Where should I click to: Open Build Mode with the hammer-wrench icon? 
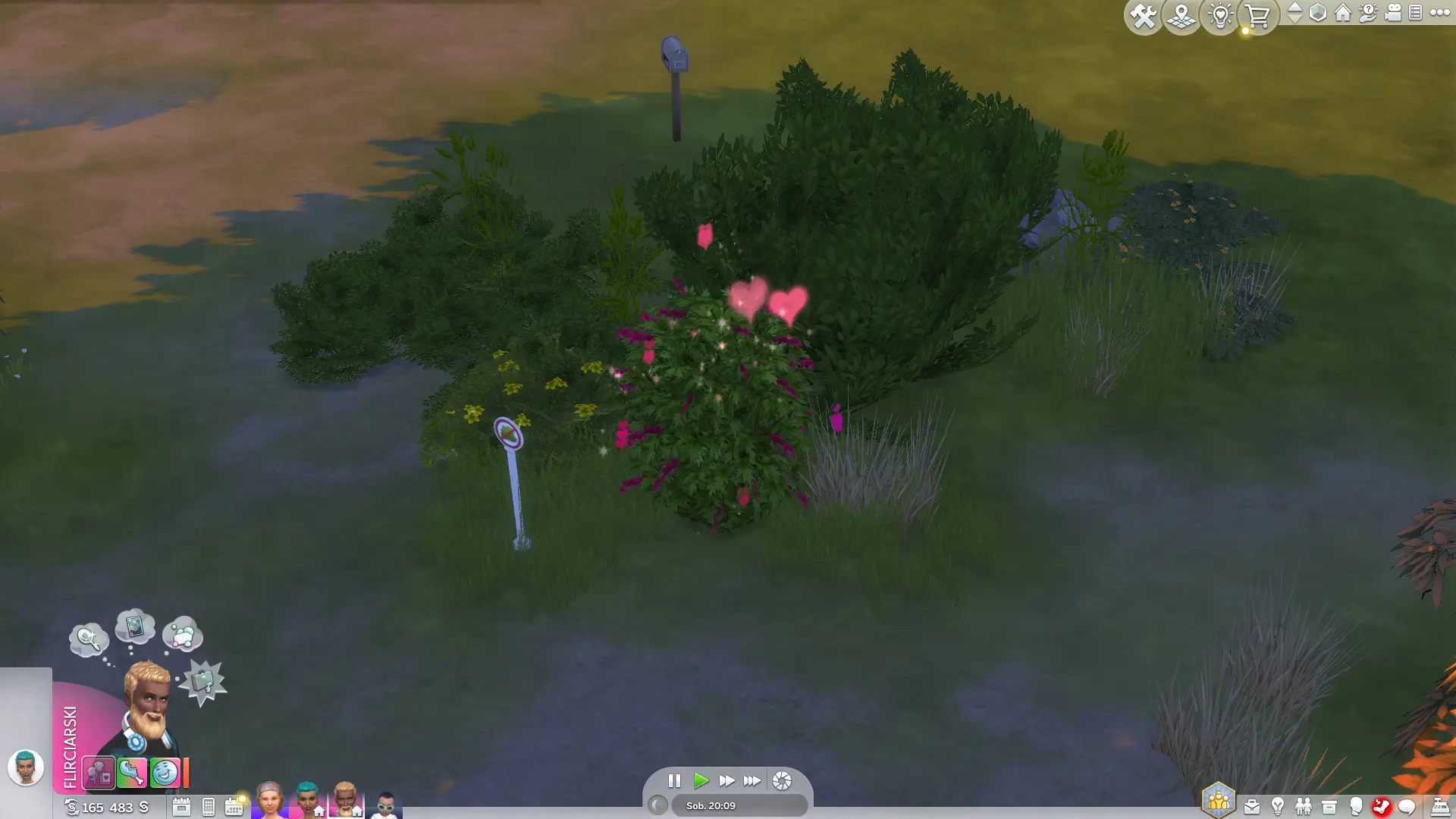click(x=1143, y=16)
